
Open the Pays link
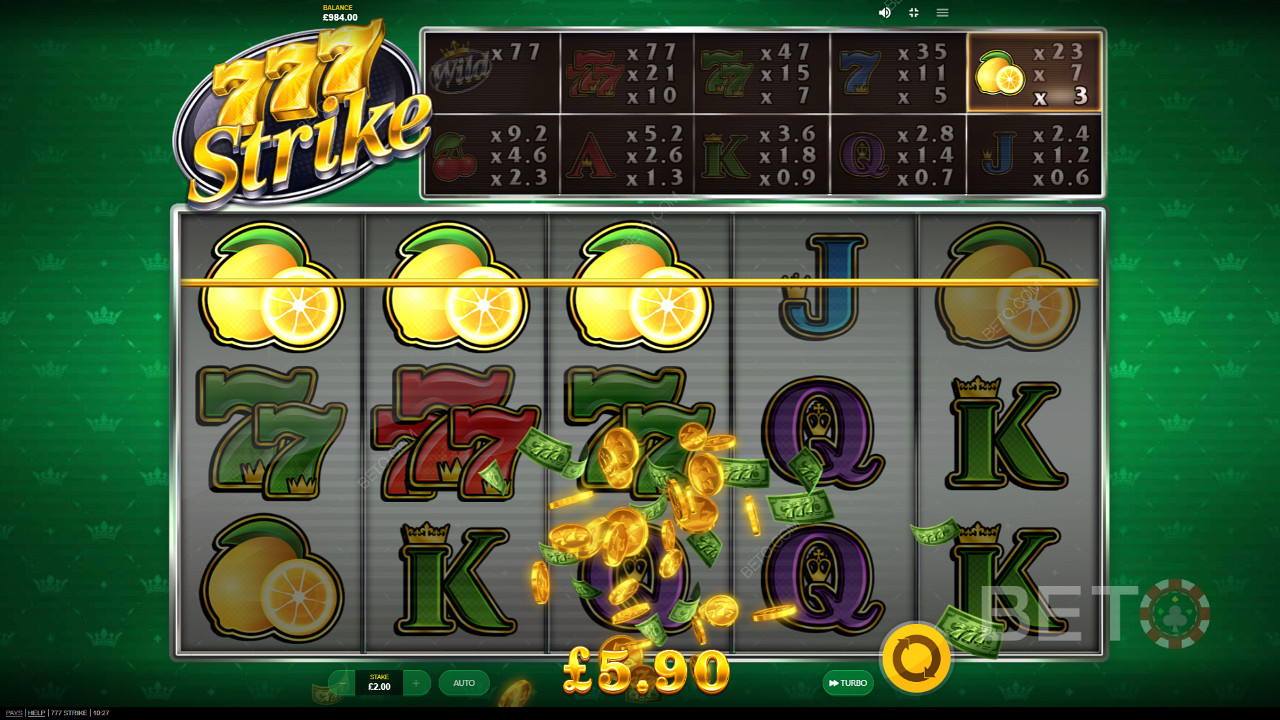(x=14, y=713)
